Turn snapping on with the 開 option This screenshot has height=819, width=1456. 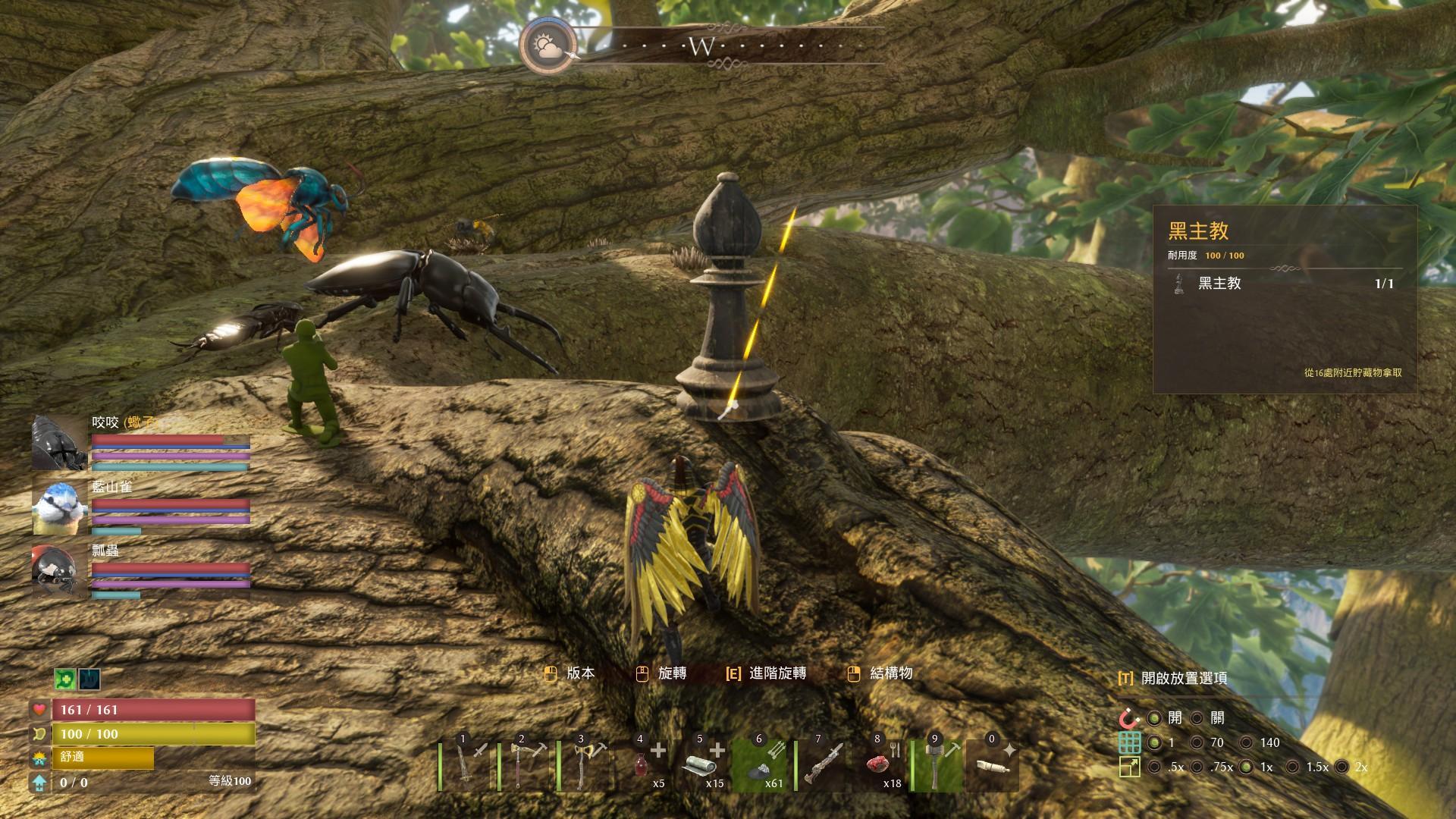pyautogui.click(x=1154, y=718)
